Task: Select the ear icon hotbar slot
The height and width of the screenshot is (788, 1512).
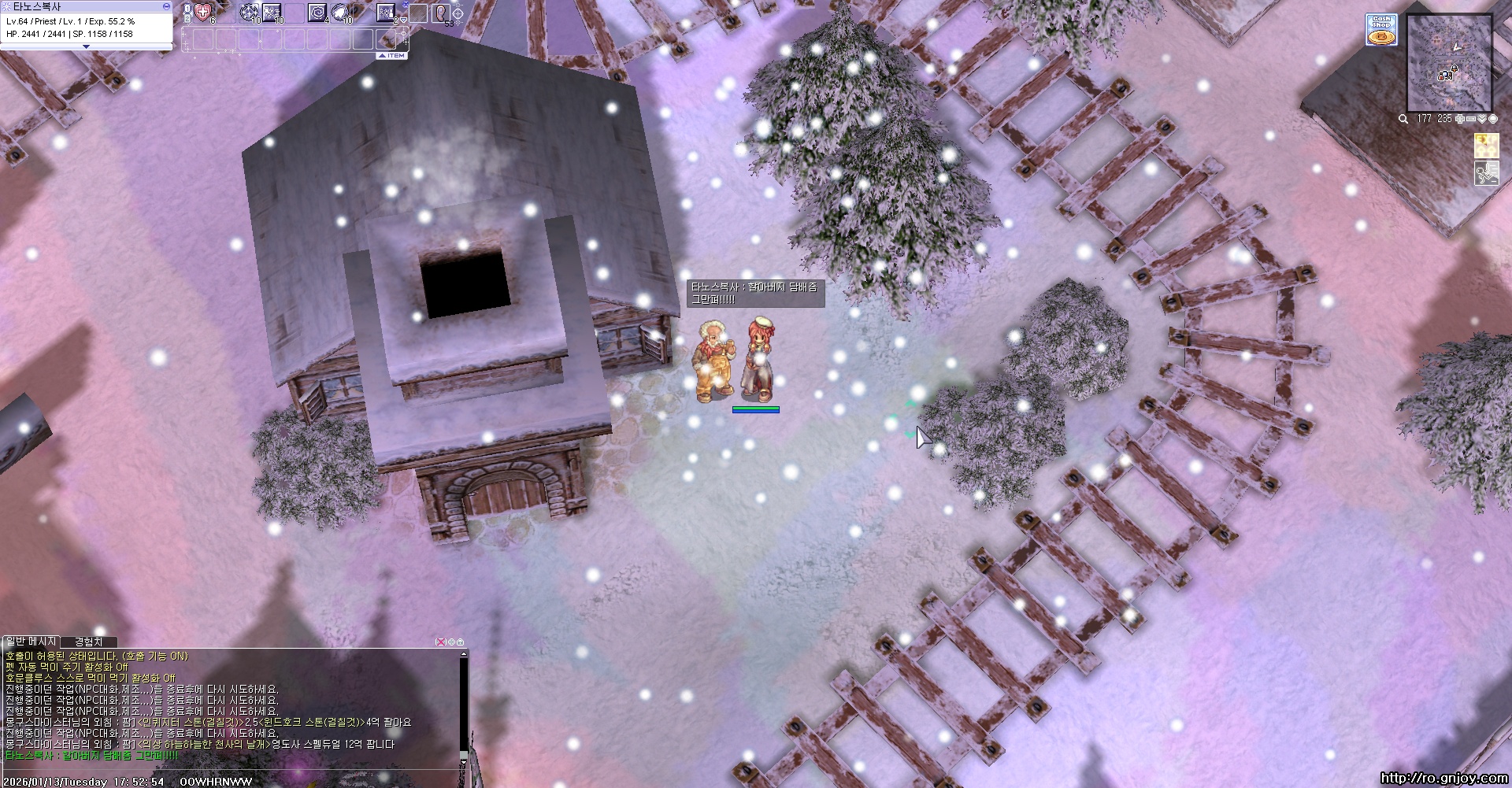Action: (441, 13)
